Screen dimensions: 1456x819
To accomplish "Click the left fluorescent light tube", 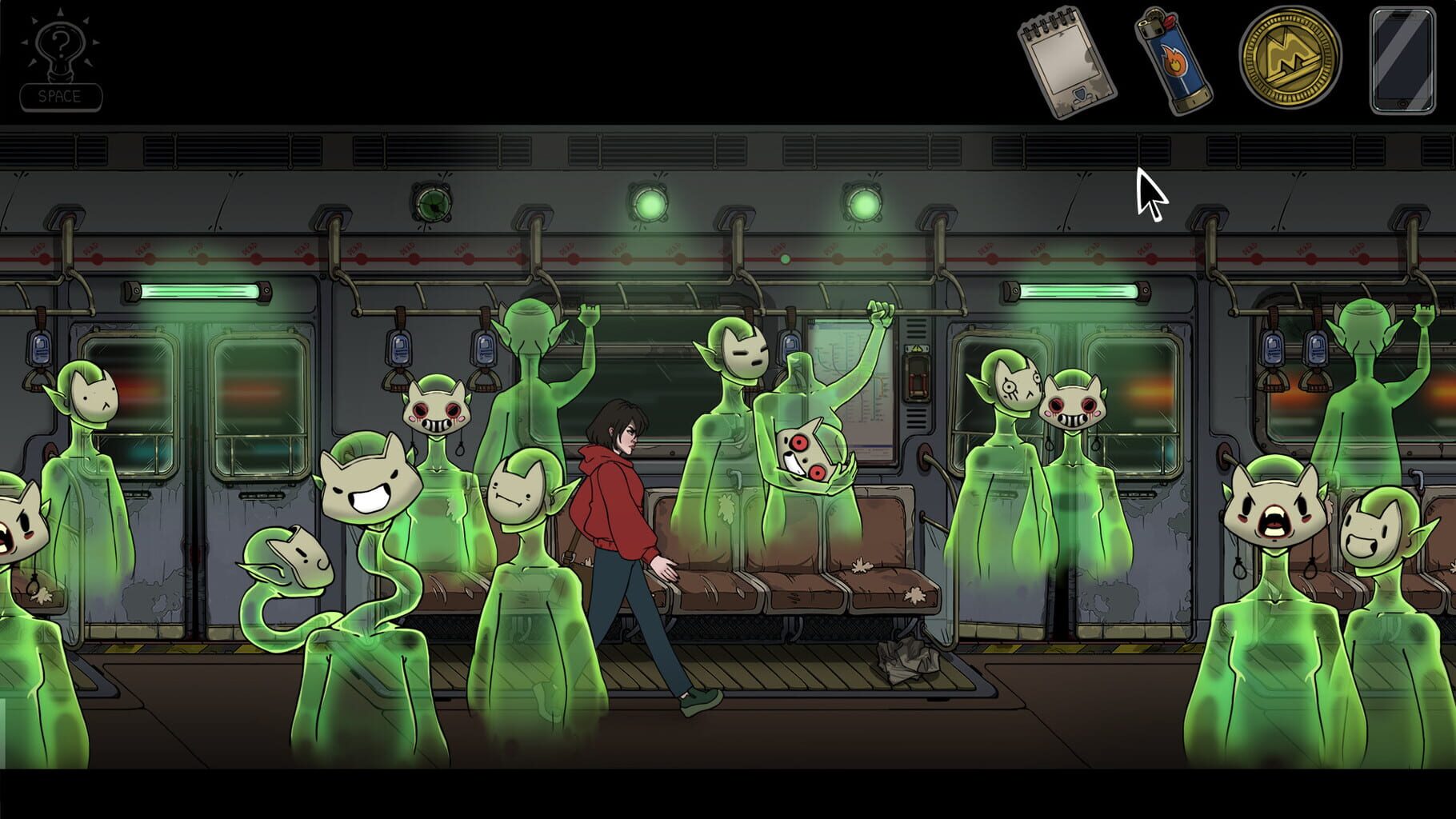I will [x=196, y=292].
